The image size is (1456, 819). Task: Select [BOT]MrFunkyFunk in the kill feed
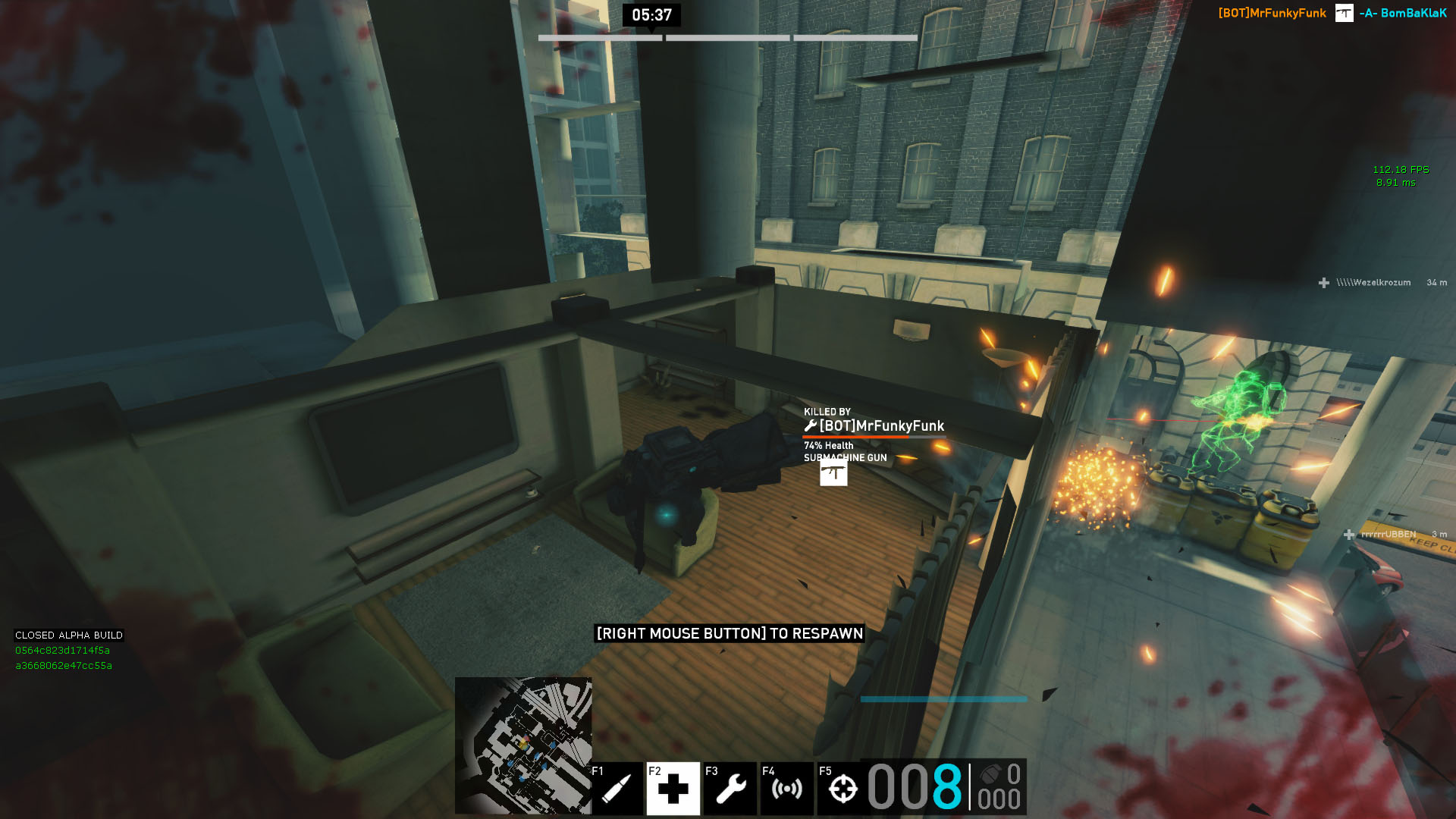1272,13
